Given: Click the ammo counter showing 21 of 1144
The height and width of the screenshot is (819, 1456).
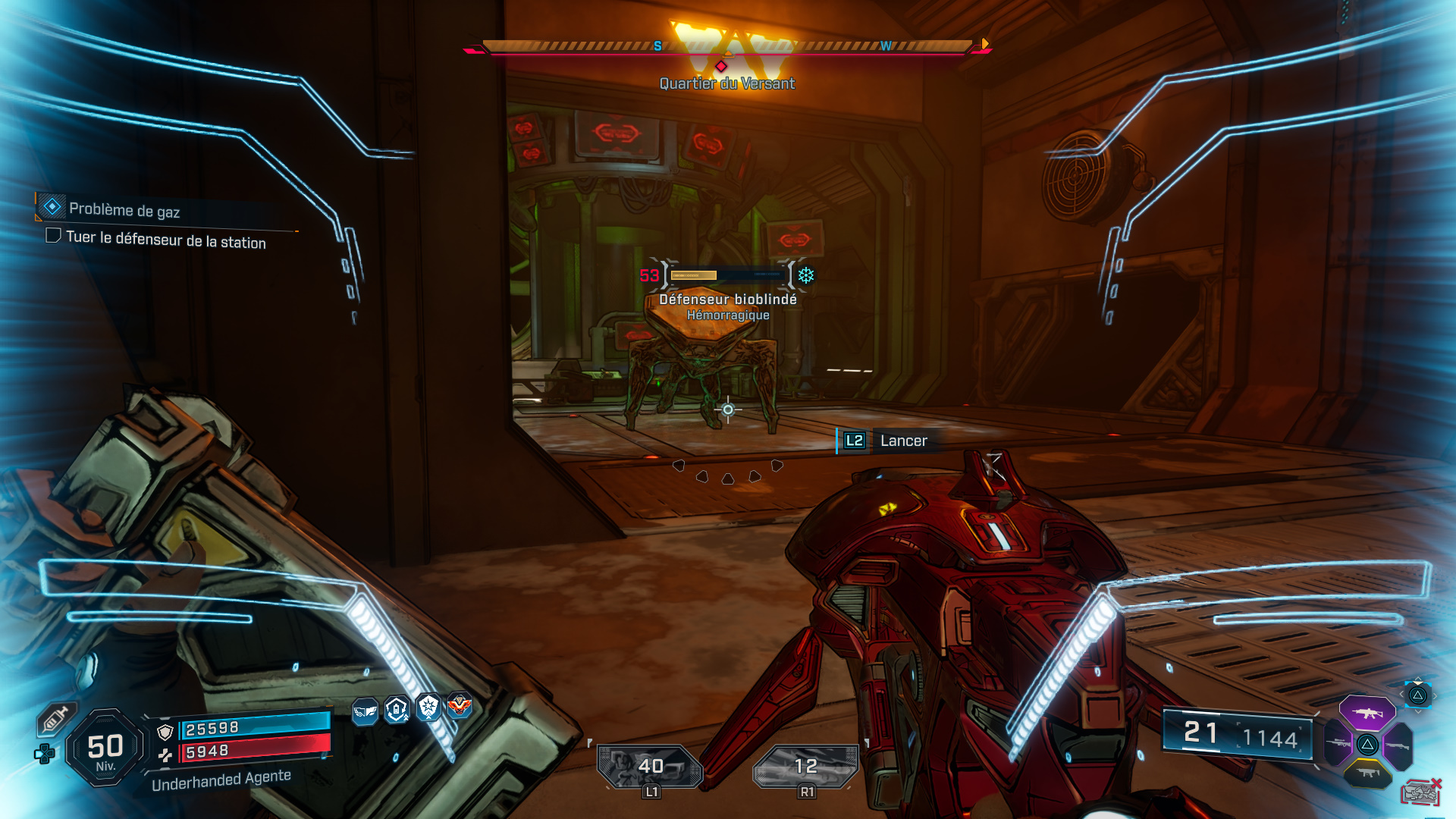Looking at the screenshot, I should click(1238, 735).
